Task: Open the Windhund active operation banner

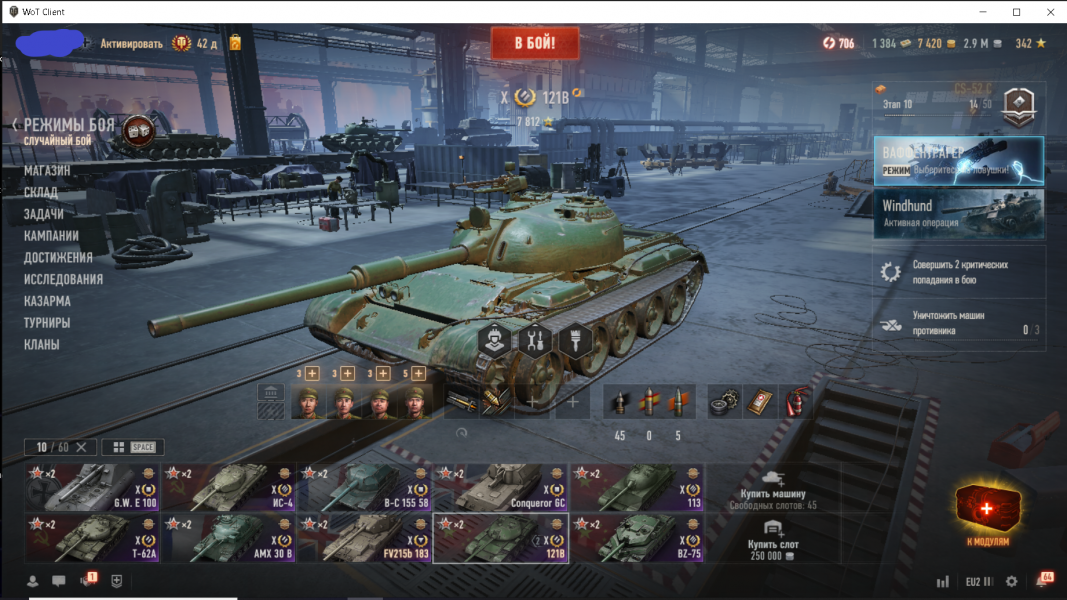Action: click(958, 214)
